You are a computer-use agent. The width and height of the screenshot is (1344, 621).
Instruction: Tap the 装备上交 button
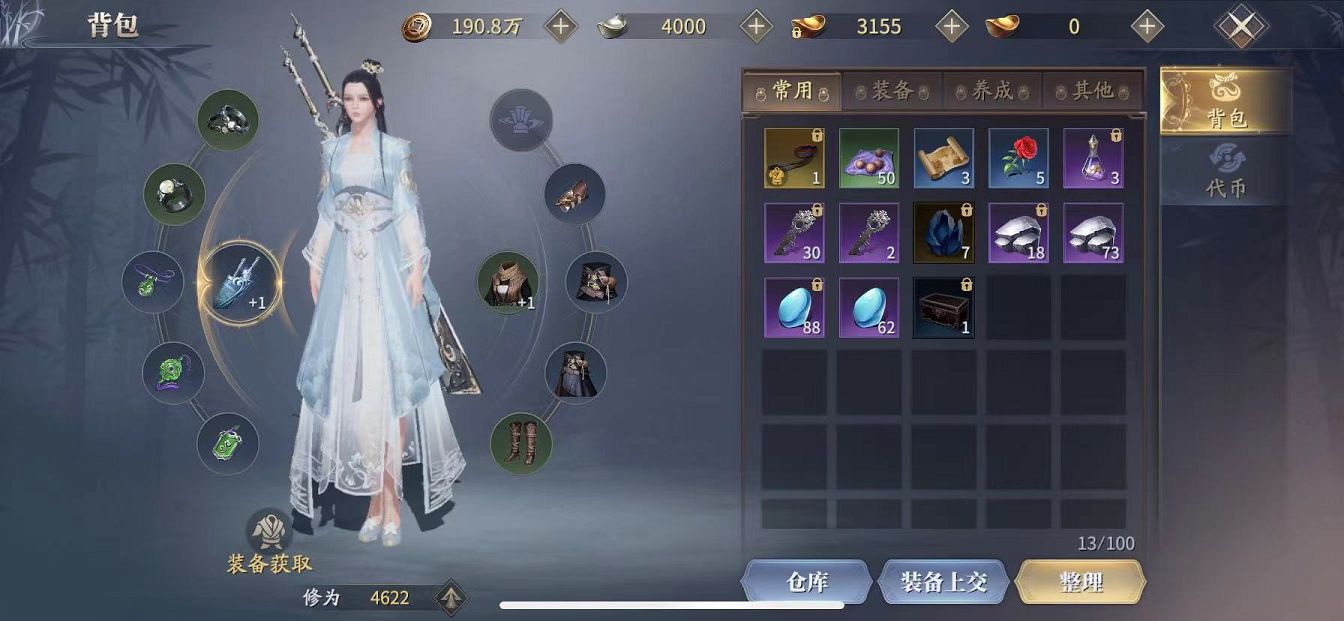(x=944, y=582)
